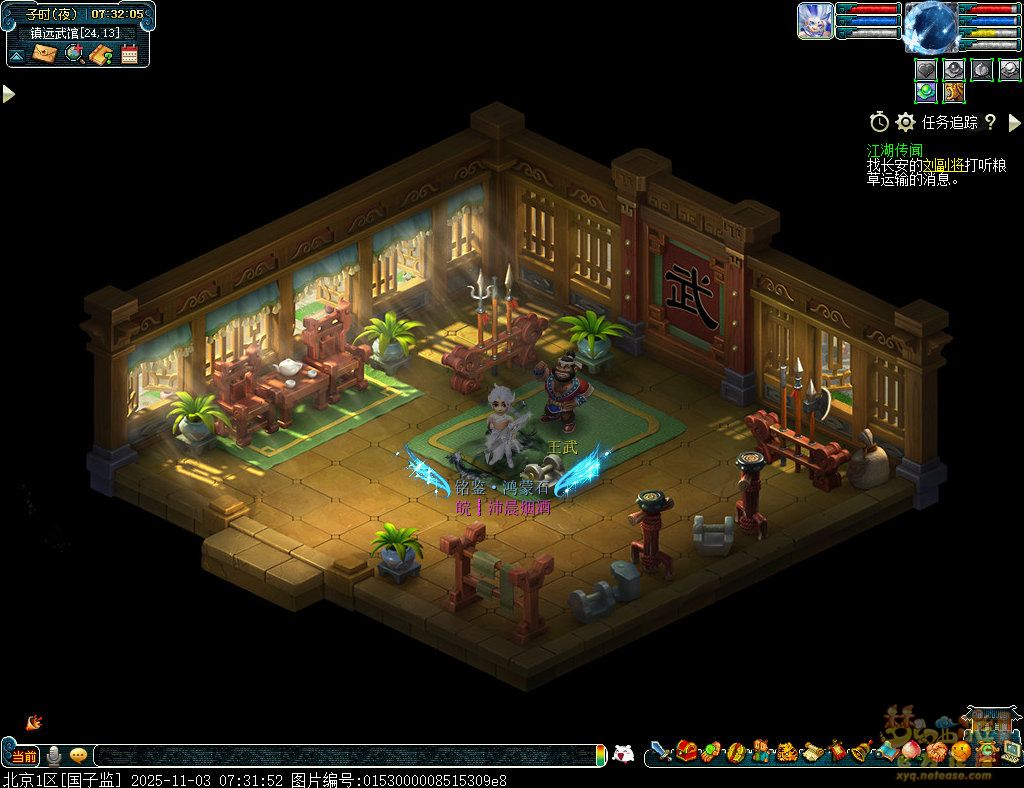Select the green orb buff icon
The image size is (1024, 788).
pyautogui.click(x=926, y=92)
